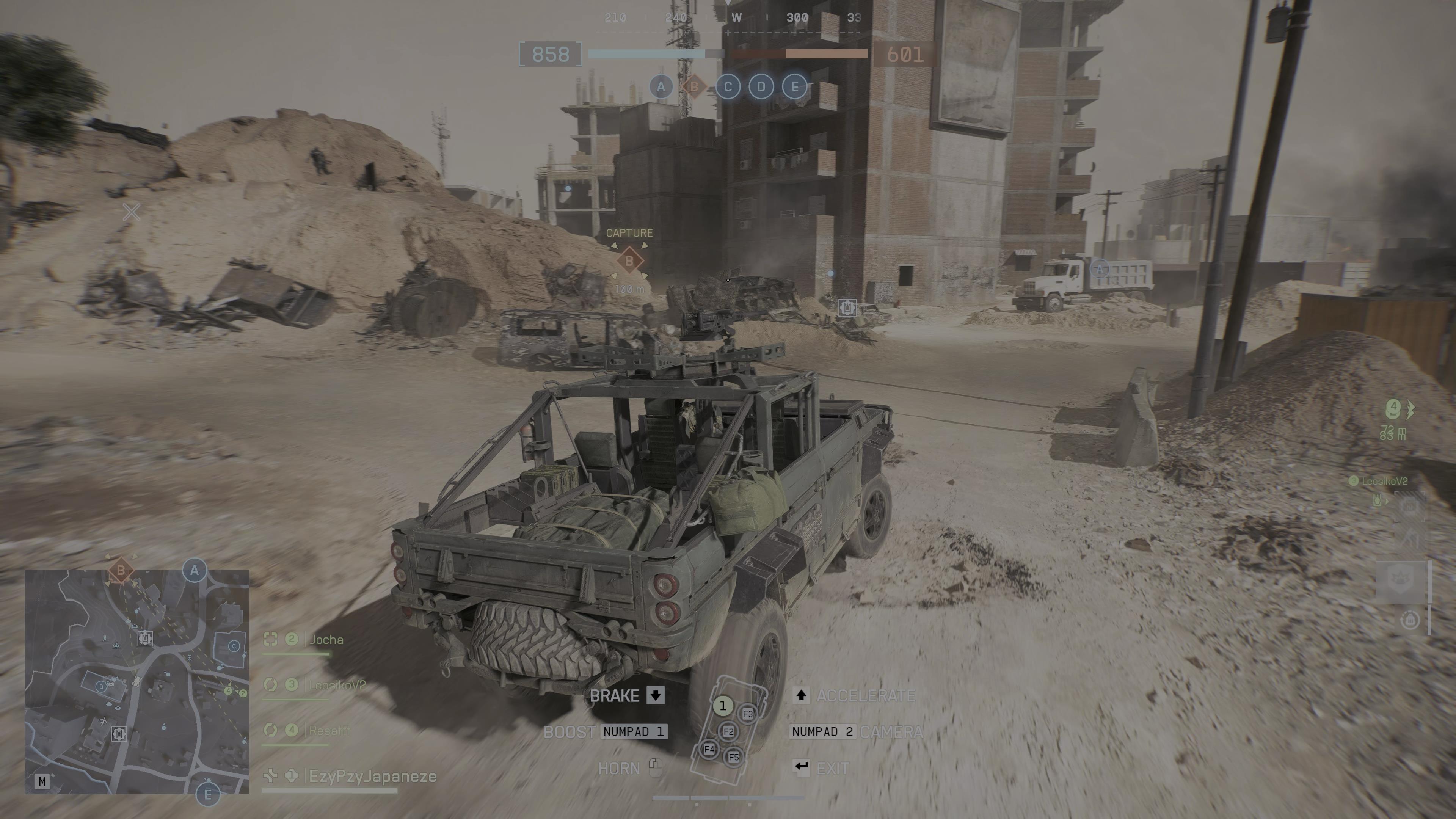Click the compass heading strip
The height and width of the screenshot is (819, 1456).
tap(735, 18)
